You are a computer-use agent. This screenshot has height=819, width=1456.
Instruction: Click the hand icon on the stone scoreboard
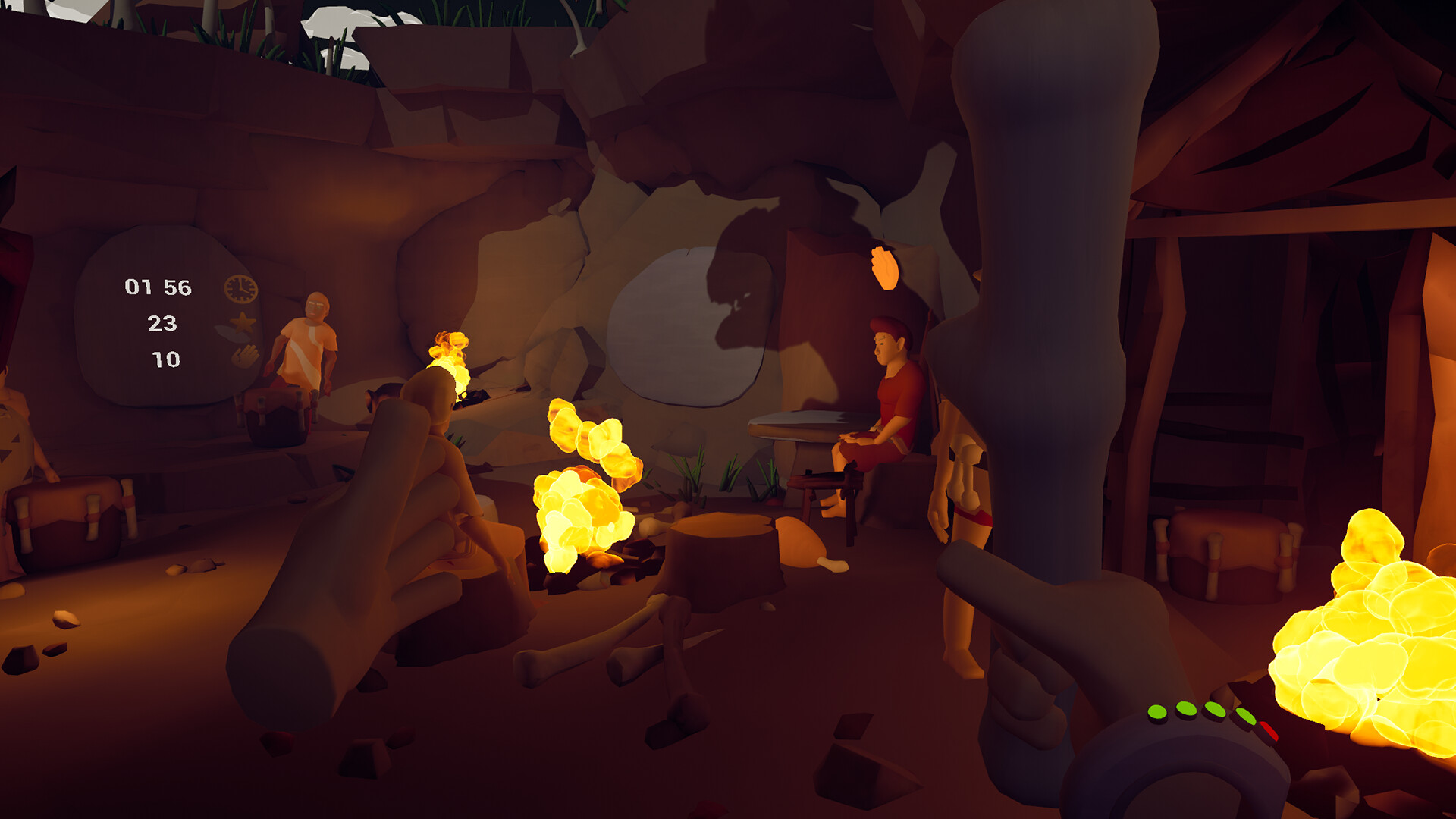tap(244, 356)
